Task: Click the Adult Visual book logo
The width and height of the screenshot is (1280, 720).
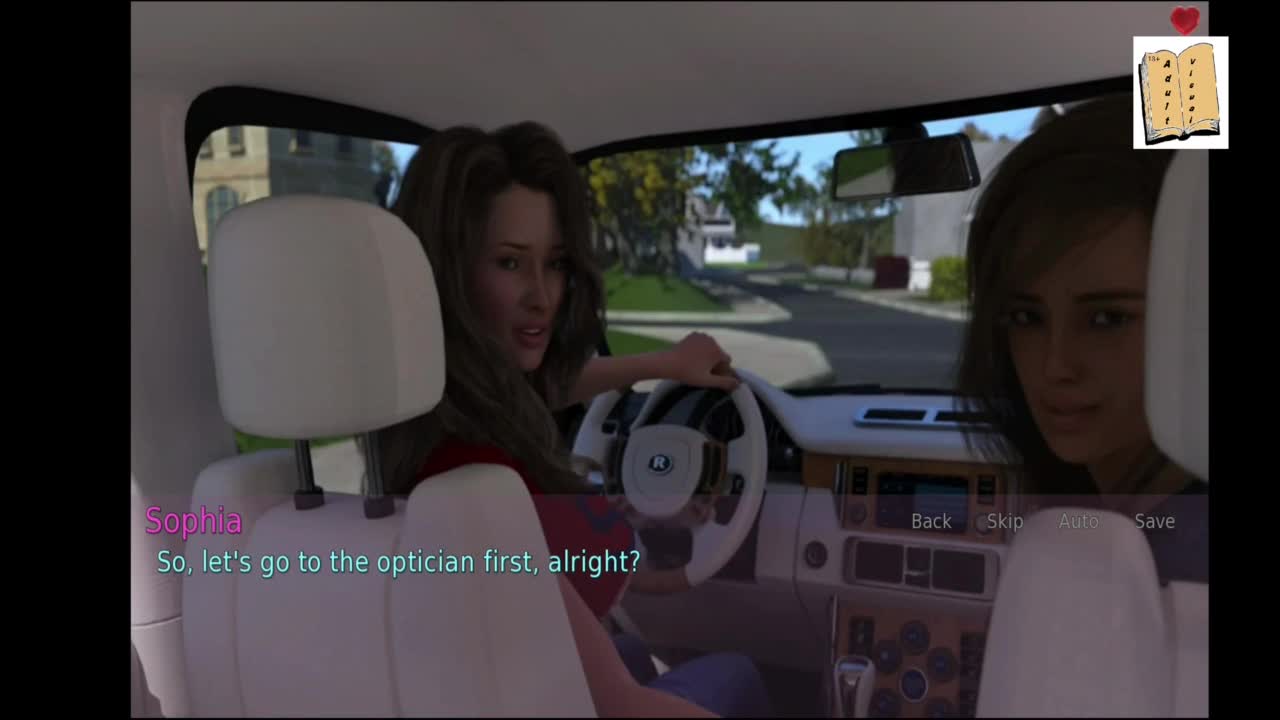Action: click(1180, 93)
